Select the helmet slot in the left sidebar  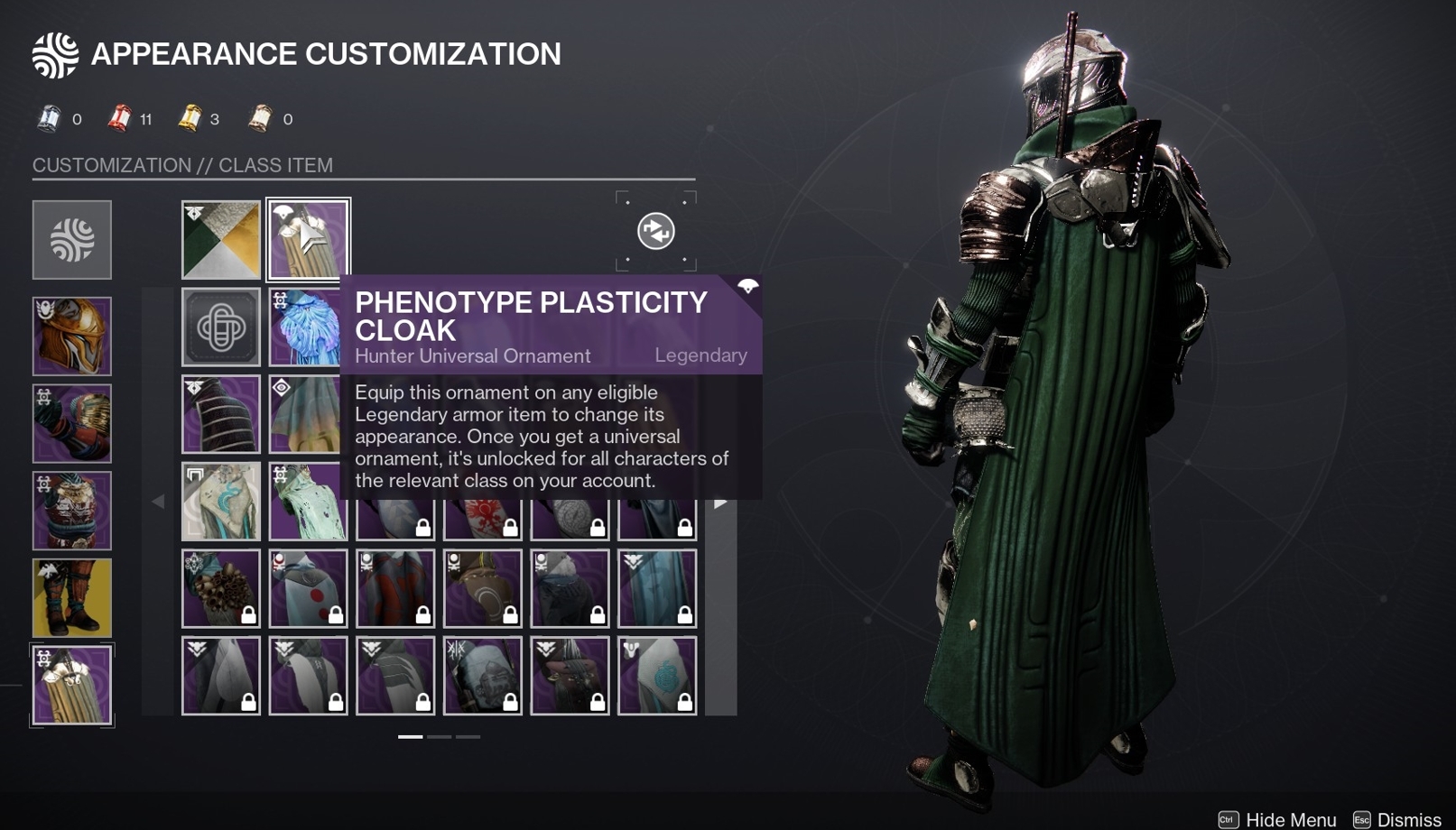tap(72, 337)
